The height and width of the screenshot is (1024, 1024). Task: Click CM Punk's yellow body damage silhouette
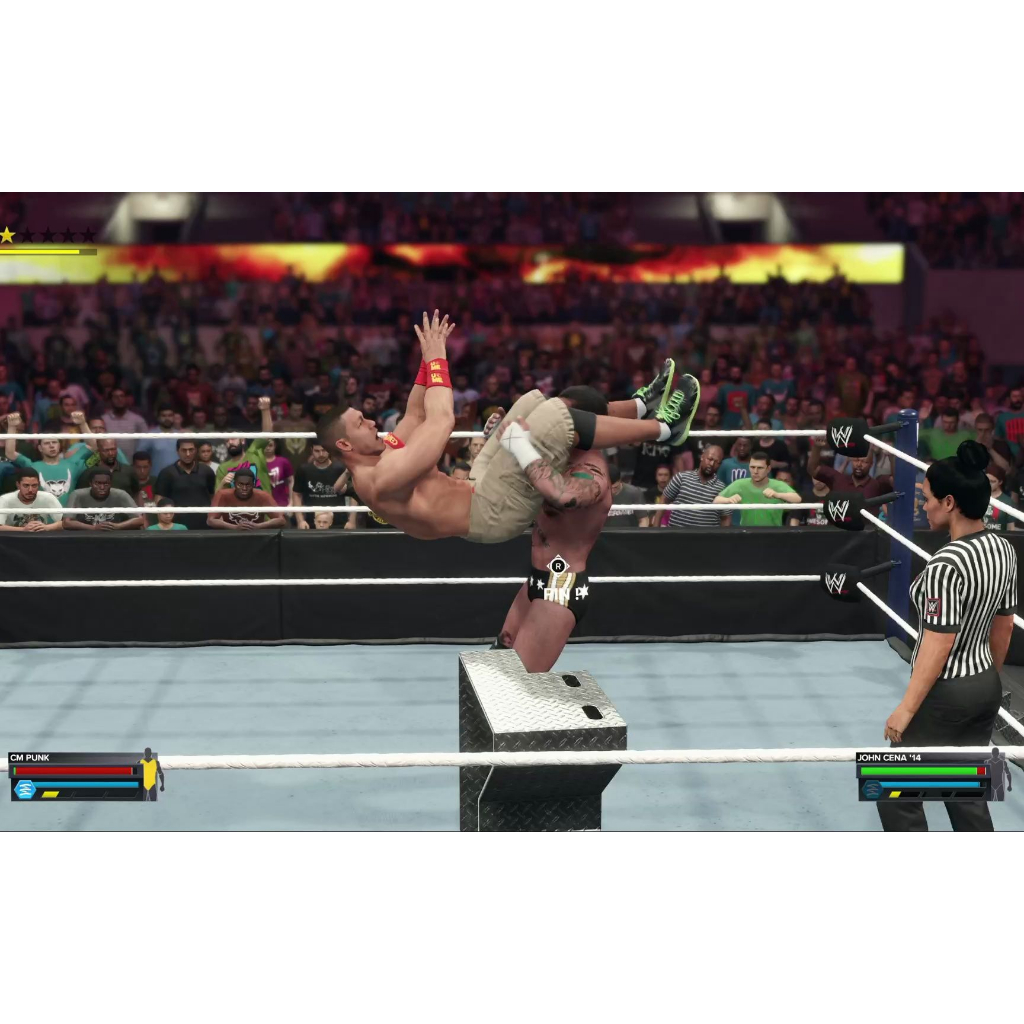pyautogui.click(x=150, y=773)
